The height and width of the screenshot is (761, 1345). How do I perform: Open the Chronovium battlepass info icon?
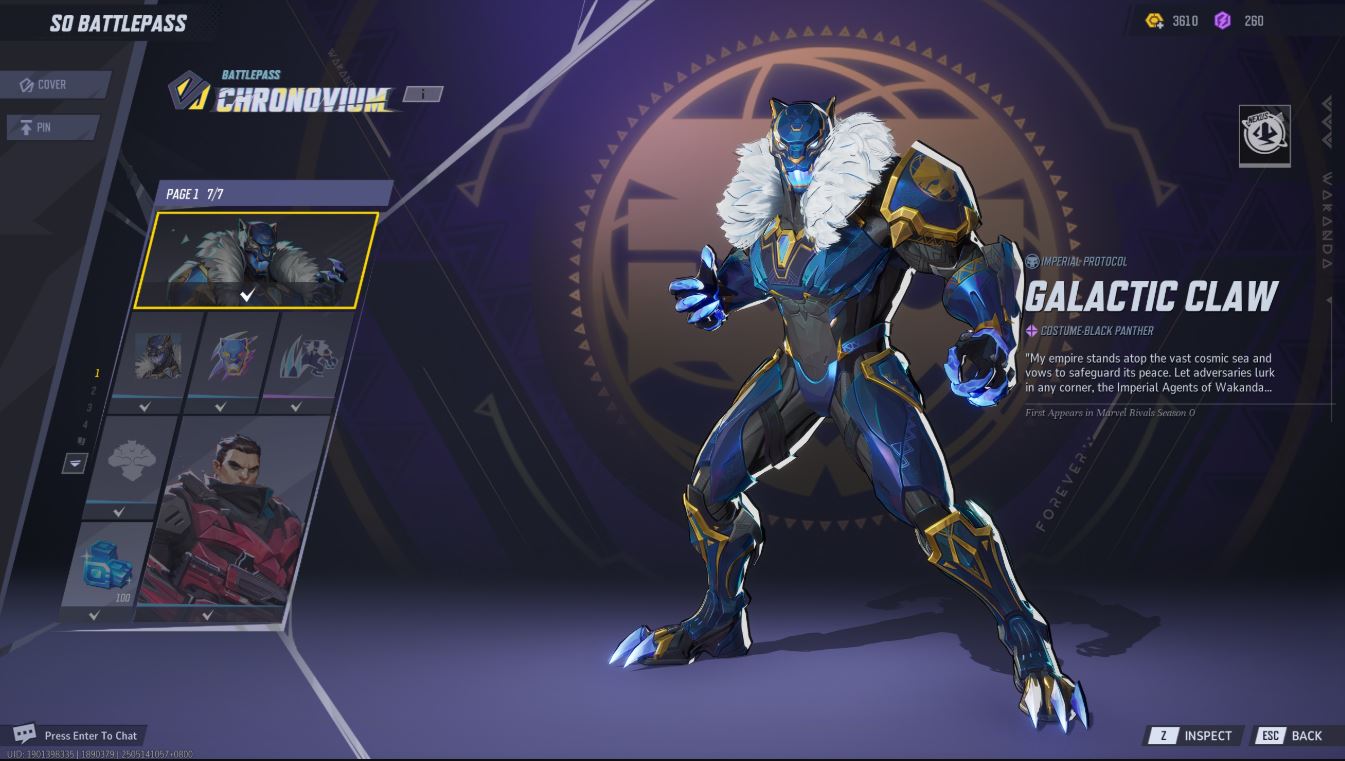[423, 94]
